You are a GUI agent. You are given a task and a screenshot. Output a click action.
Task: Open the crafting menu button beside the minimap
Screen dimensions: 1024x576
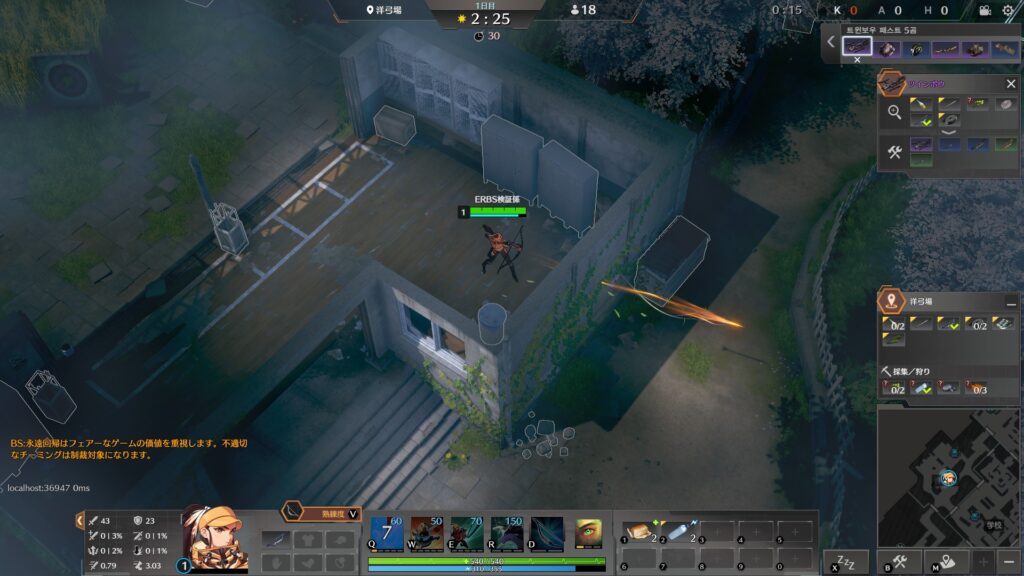[x=898, y=562]
